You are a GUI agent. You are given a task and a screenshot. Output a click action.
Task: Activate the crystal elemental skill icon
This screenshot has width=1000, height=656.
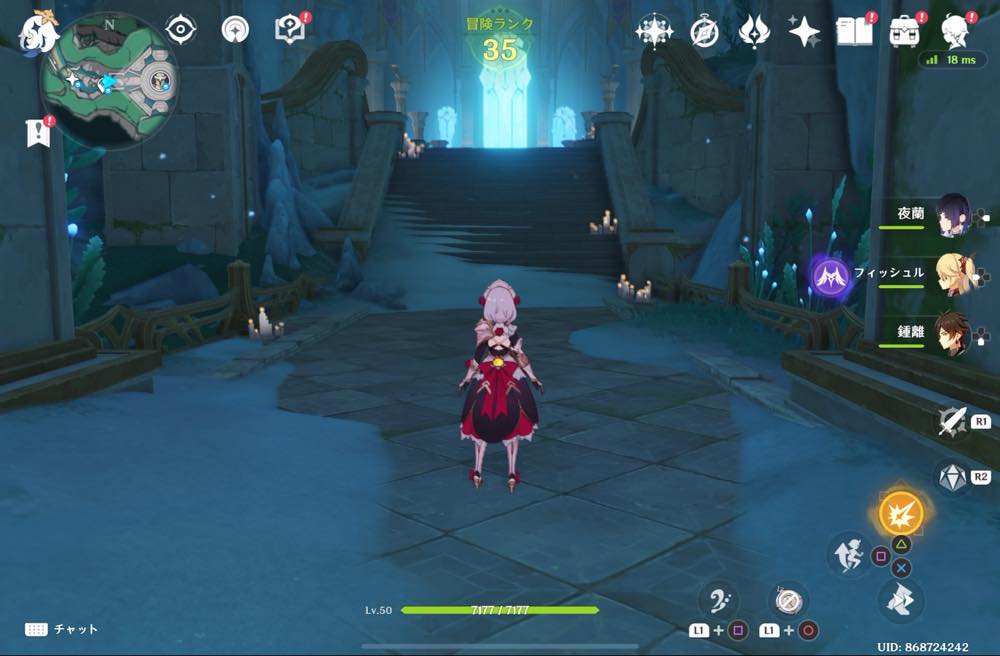coord(951,477)
